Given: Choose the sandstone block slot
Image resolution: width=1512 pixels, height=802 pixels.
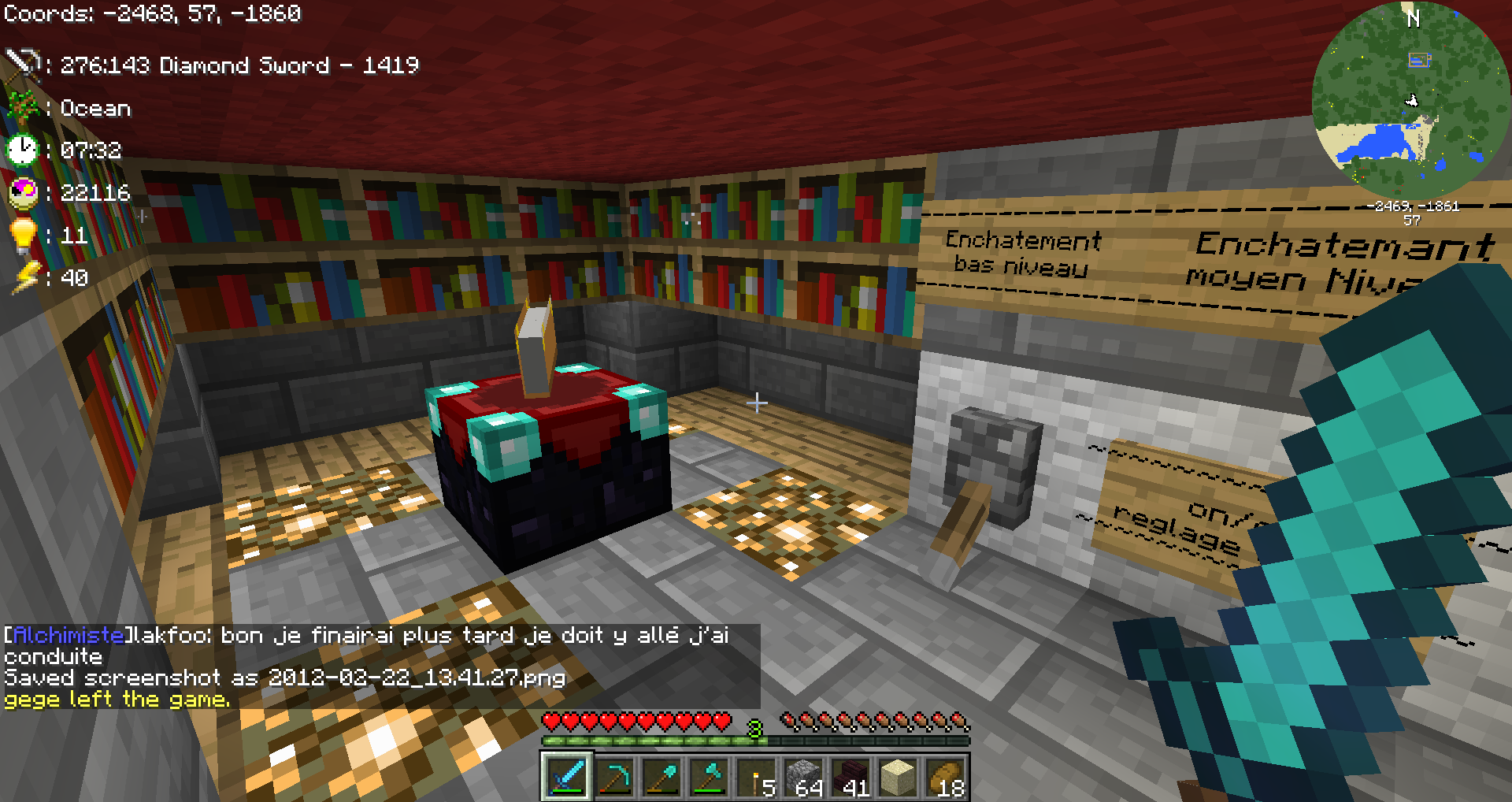Looking at the screenshot, I should 898,777.
